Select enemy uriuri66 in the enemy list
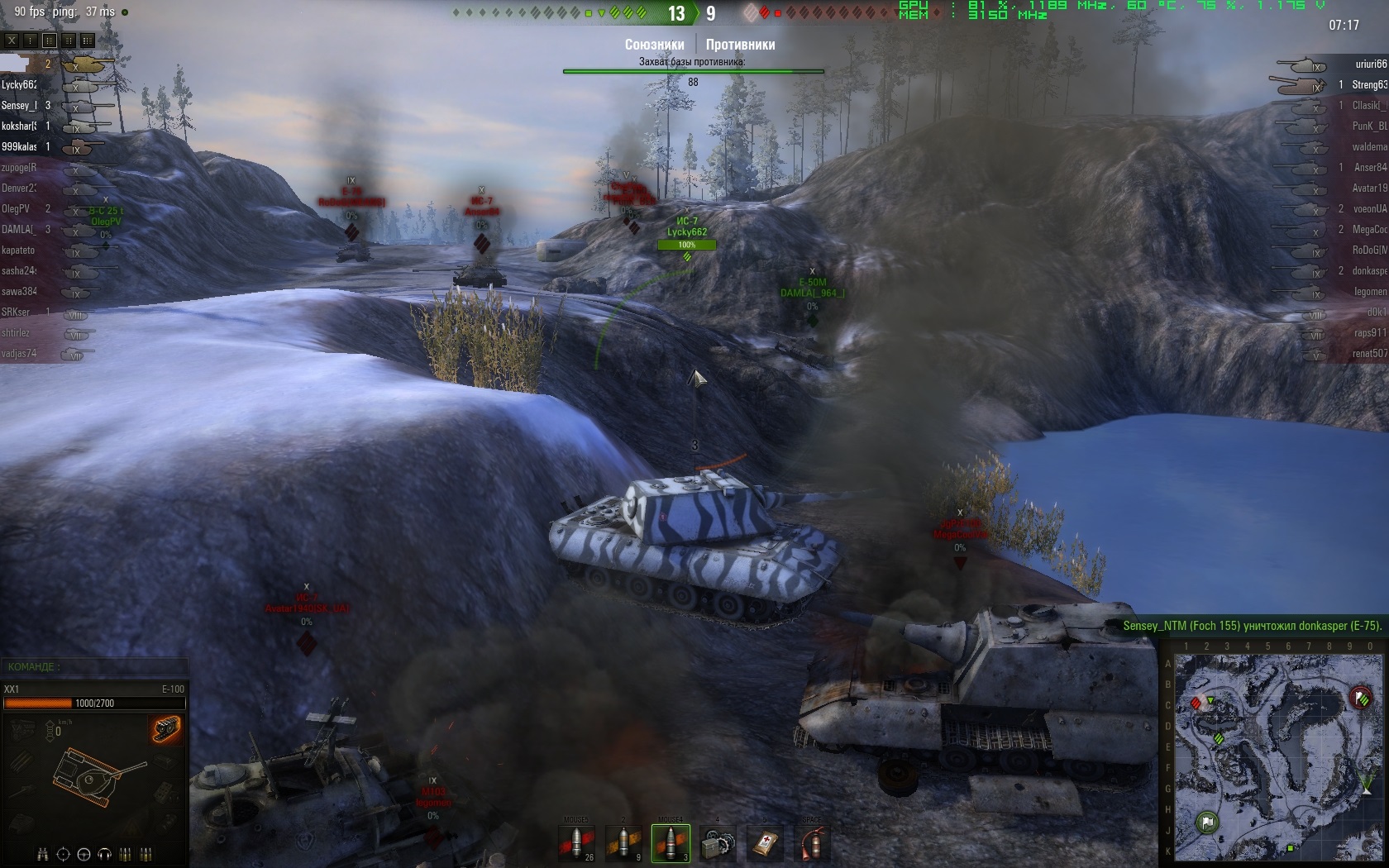Screen dimensions: 1389x868 pos(1370,64)
